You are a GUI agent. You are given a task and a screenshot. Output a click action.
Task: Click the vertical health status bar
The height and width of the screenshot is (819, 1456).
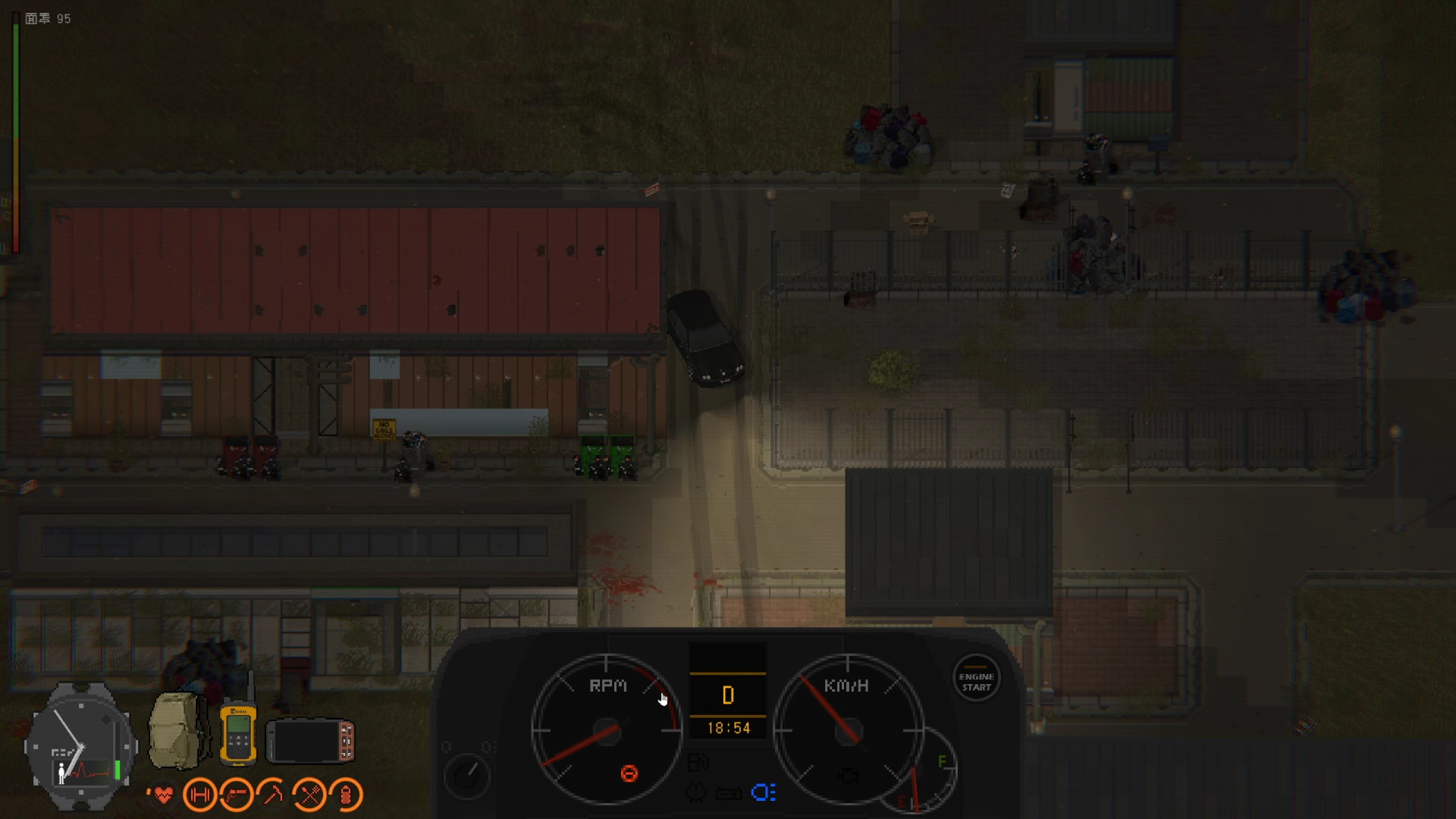pos(16,121)
